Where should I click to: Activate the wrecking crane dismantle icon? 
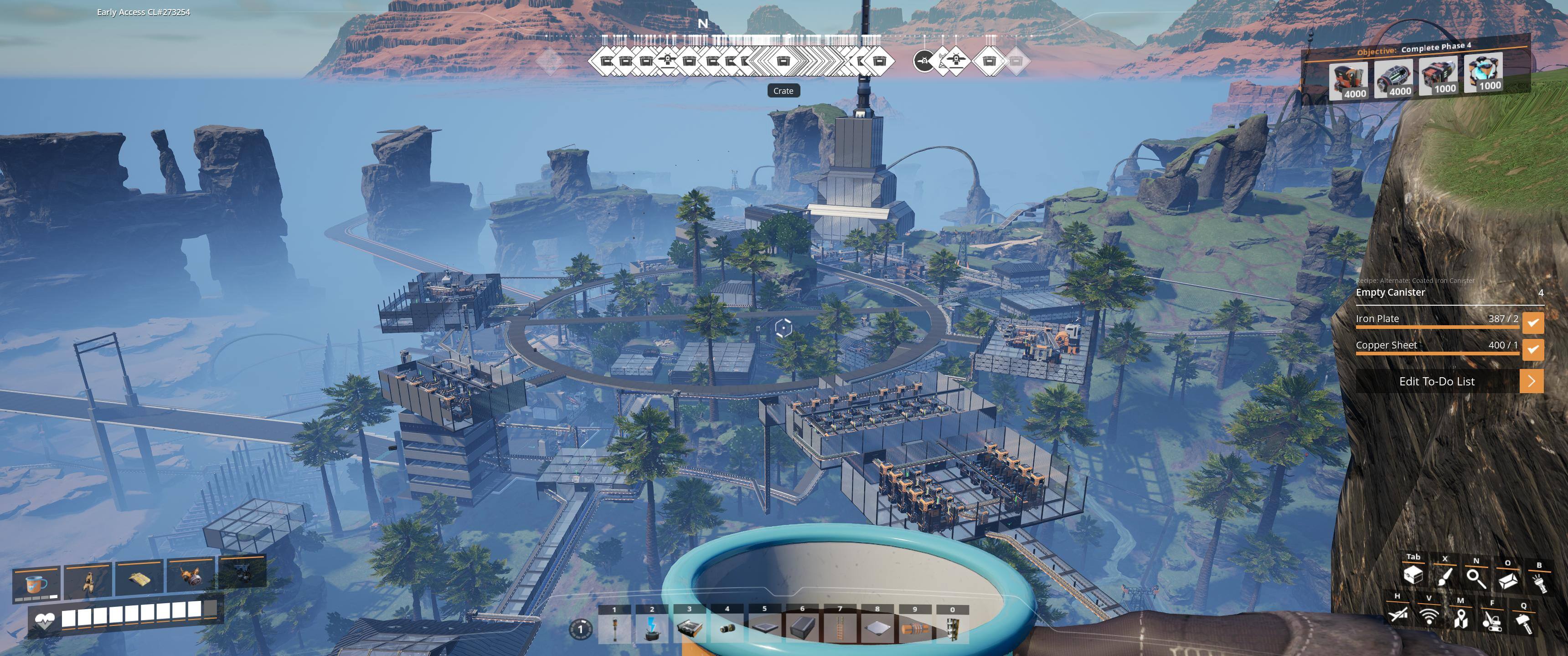point(1492,621)
